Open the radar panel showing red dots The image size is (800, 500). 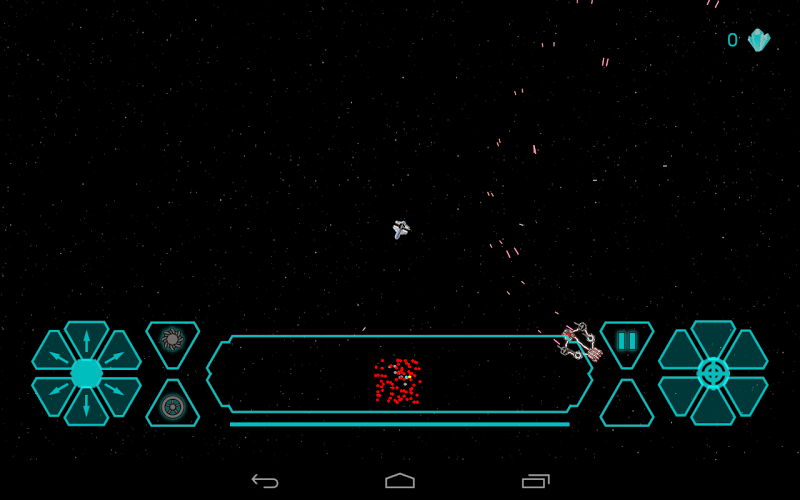(399, 374)
